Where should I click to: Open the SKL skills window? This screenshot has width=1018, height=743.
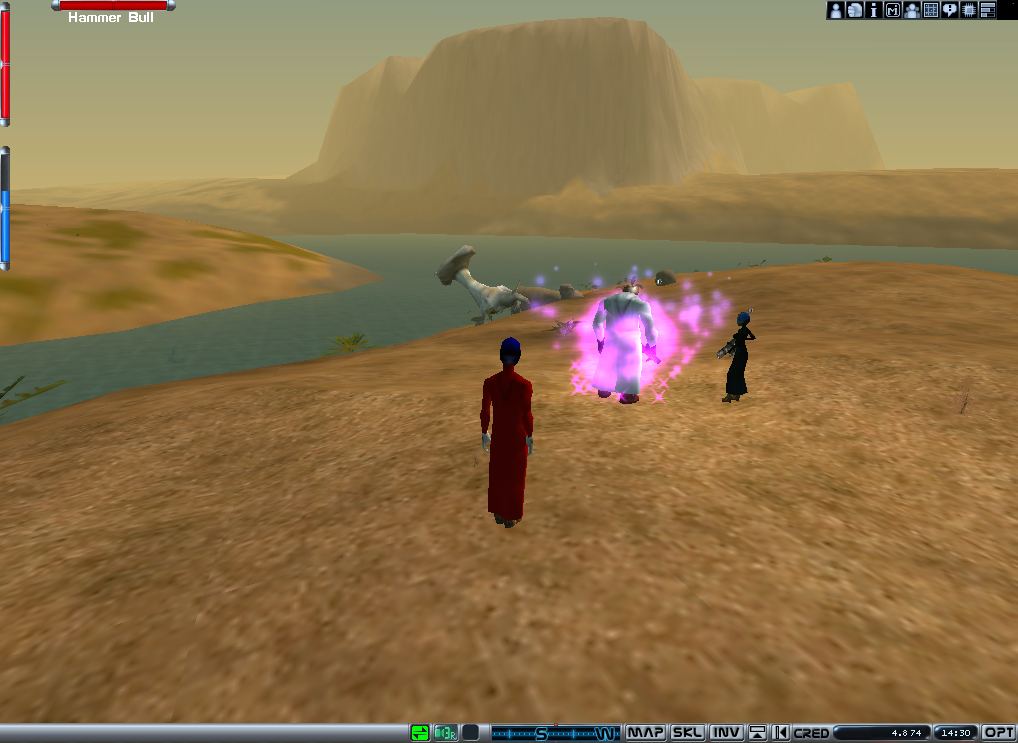tap(687, 733)
